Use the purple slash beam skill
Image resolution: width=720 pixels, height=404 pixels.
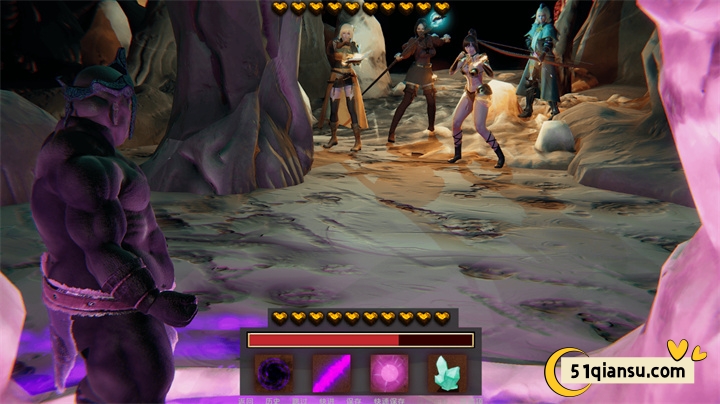331,373
